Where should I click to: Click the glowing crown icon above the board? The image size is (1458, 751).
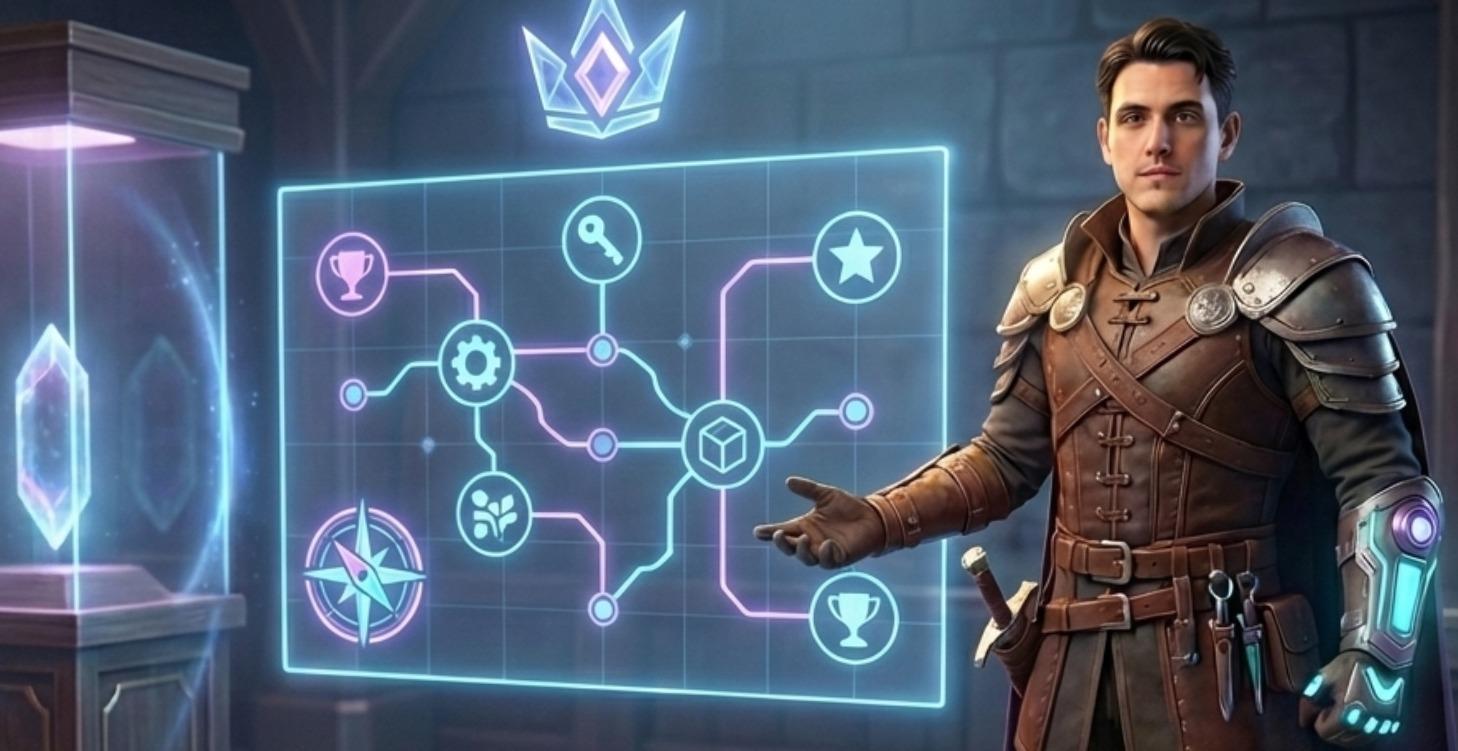pos(603,68)
